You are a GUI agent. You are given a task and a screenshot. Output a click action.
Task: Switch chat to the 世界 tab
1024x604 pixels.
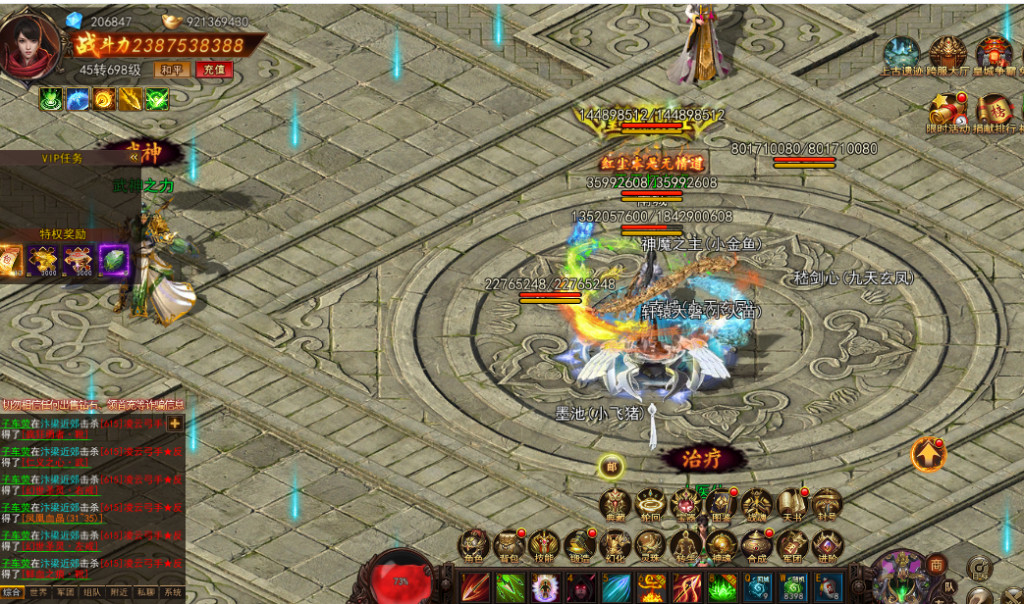pyautogui.click(x=38, y=593)
